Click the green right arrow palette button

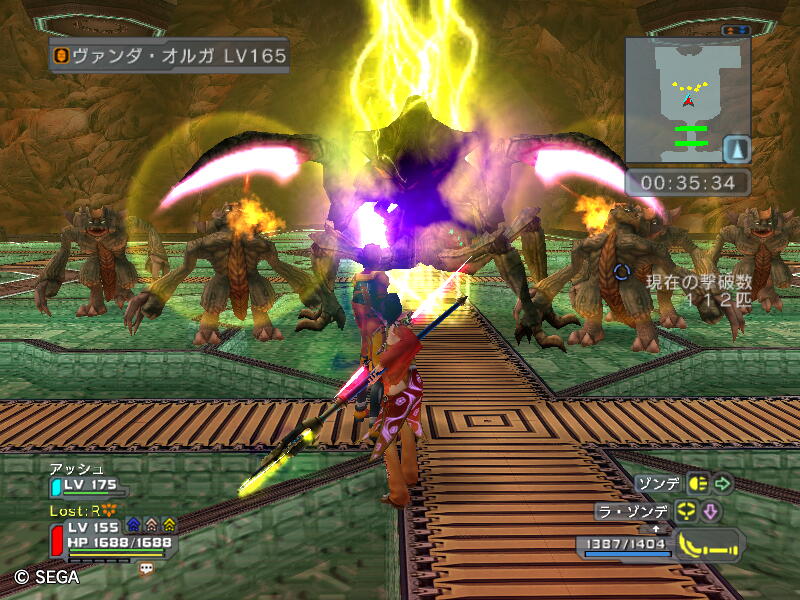(723, 484)
